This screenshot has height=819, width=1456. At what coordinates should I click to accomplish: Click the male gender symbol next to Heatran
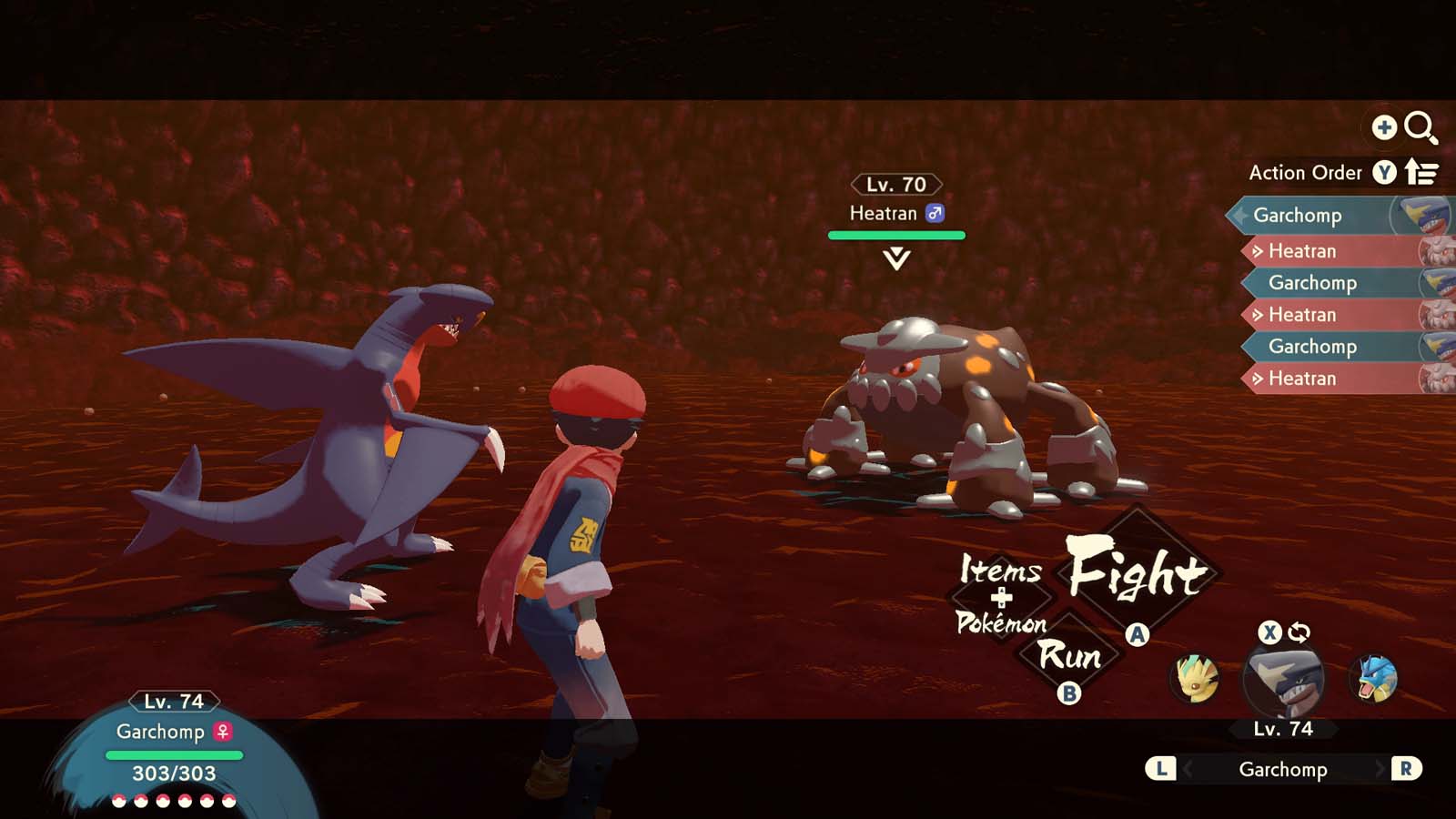click(x=935, y=214)
